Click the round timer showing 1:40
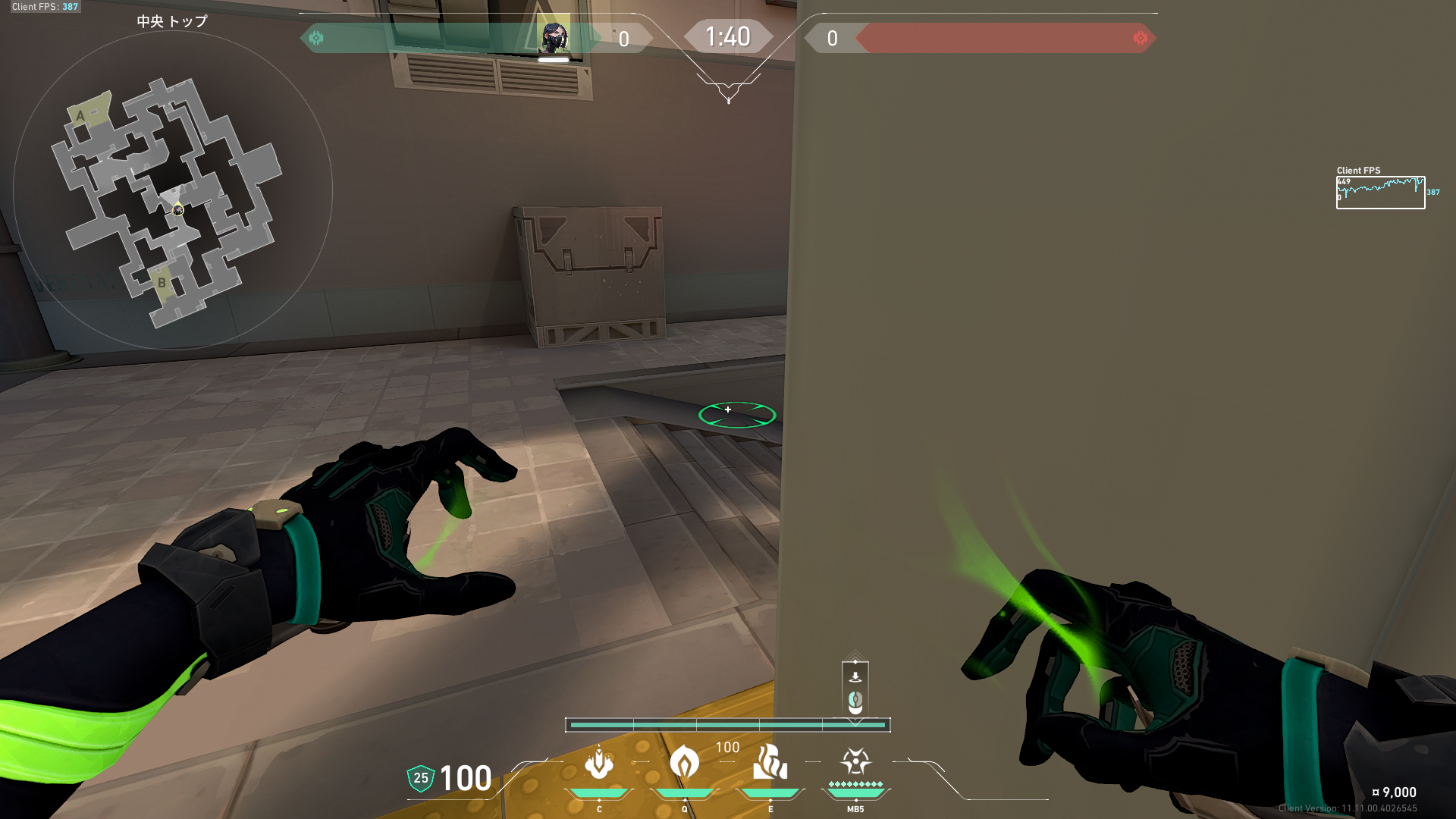The width and height of the screenshot is (1456, 819). click(728, 36)
